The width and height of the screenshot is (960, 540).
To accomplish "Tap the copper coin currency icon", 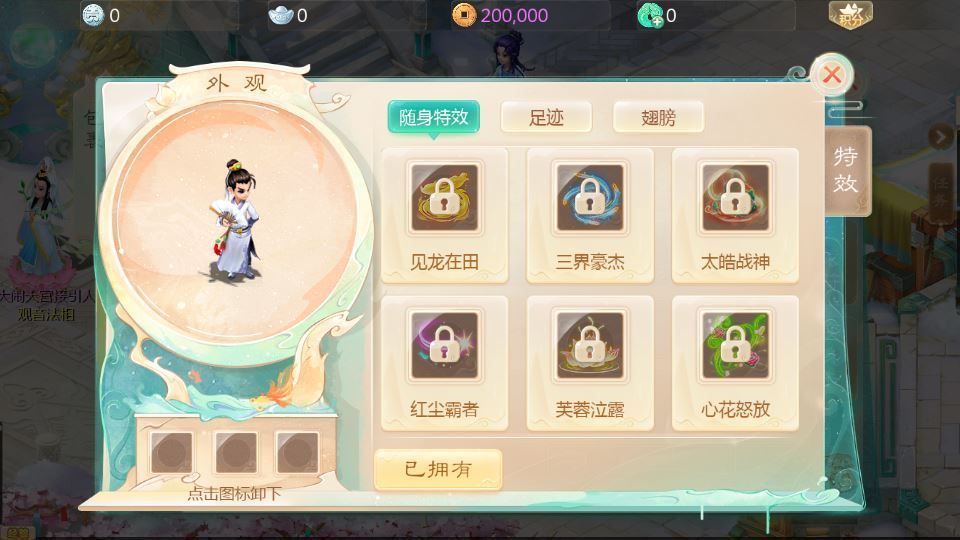I will point(463,15).
